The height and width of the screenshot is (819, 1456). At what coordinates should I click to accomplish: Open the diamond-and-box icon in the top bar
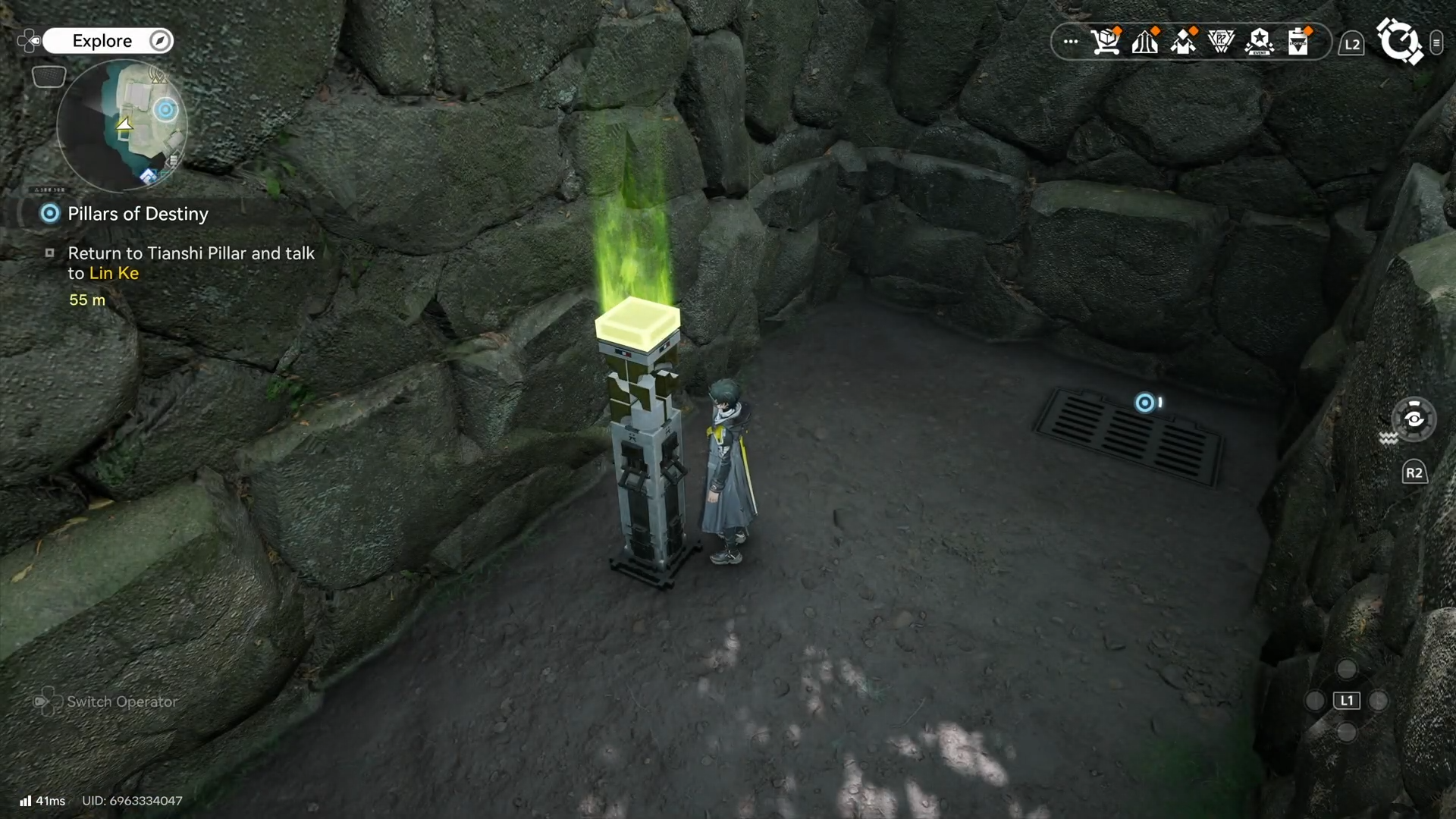1183,42
